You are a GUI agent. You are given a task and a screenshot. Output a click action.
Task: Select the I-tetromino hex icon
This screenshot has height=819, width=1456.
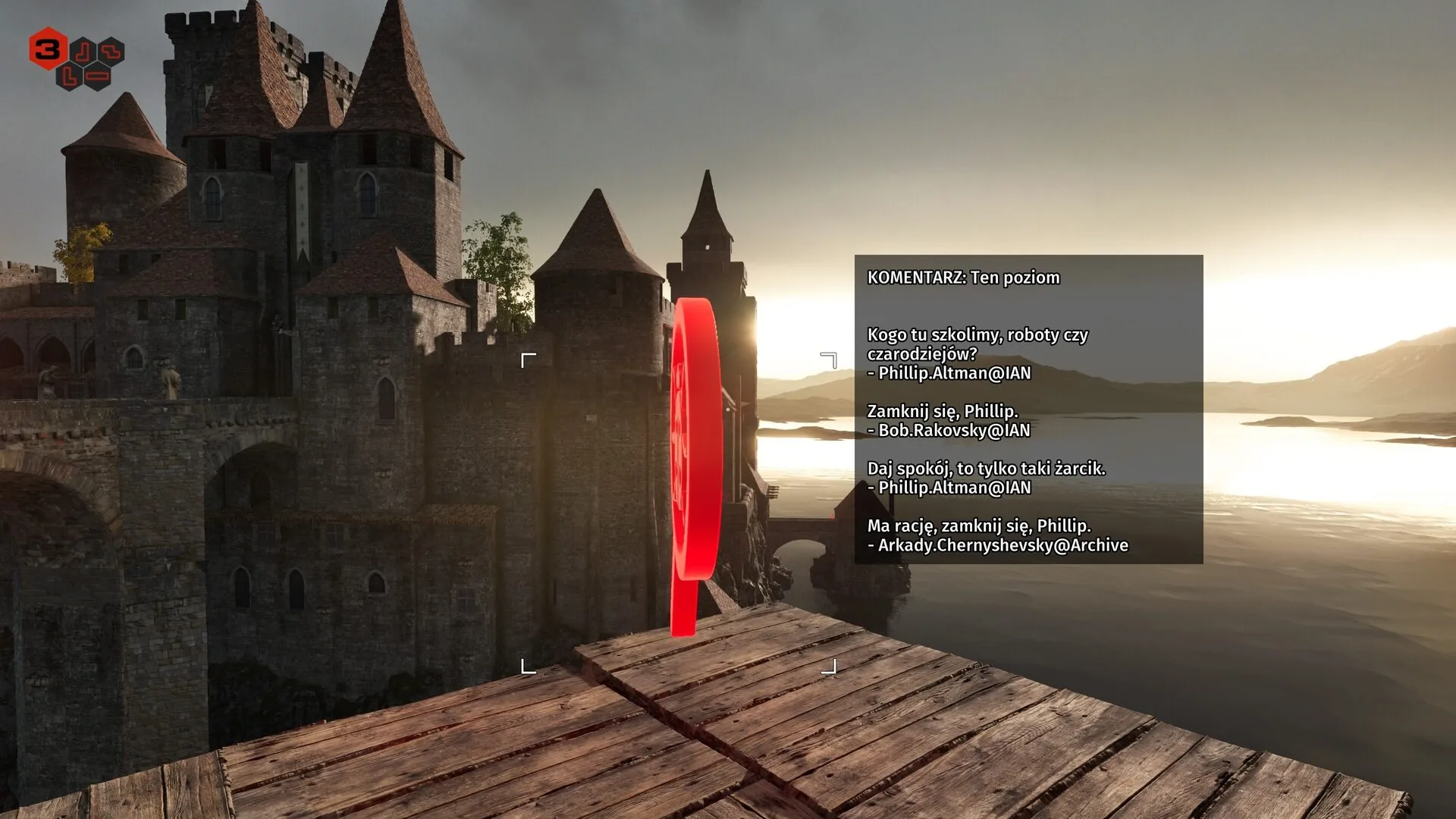[97, 76]
